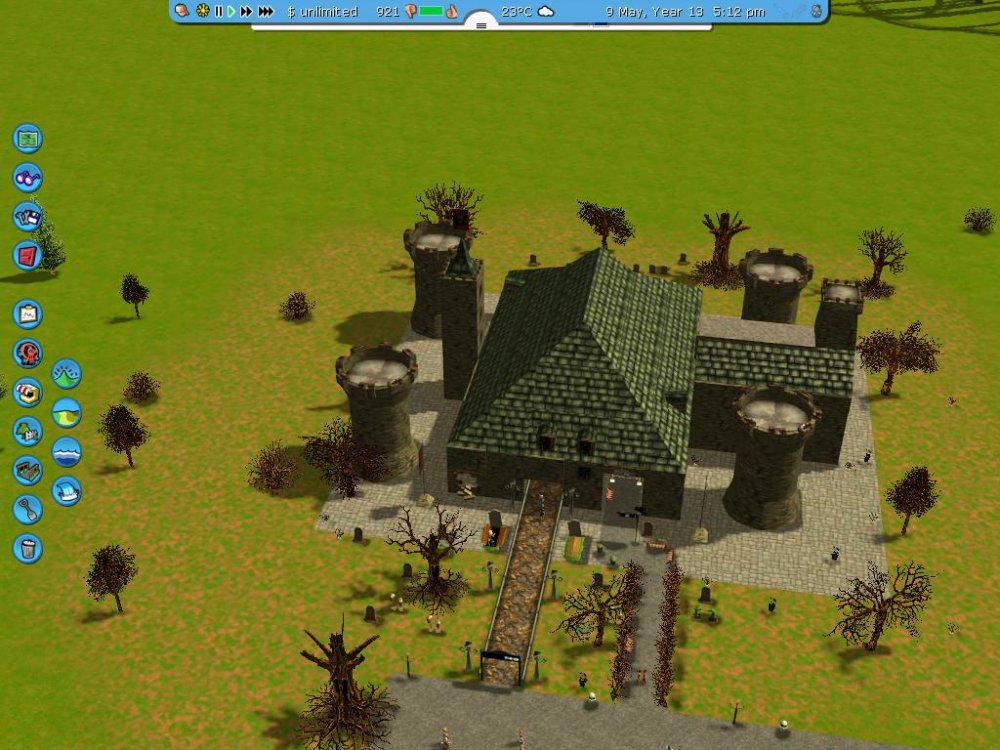Select the shovel terrain tool
The image size is (1000, 750).
[x=27, y=509]
